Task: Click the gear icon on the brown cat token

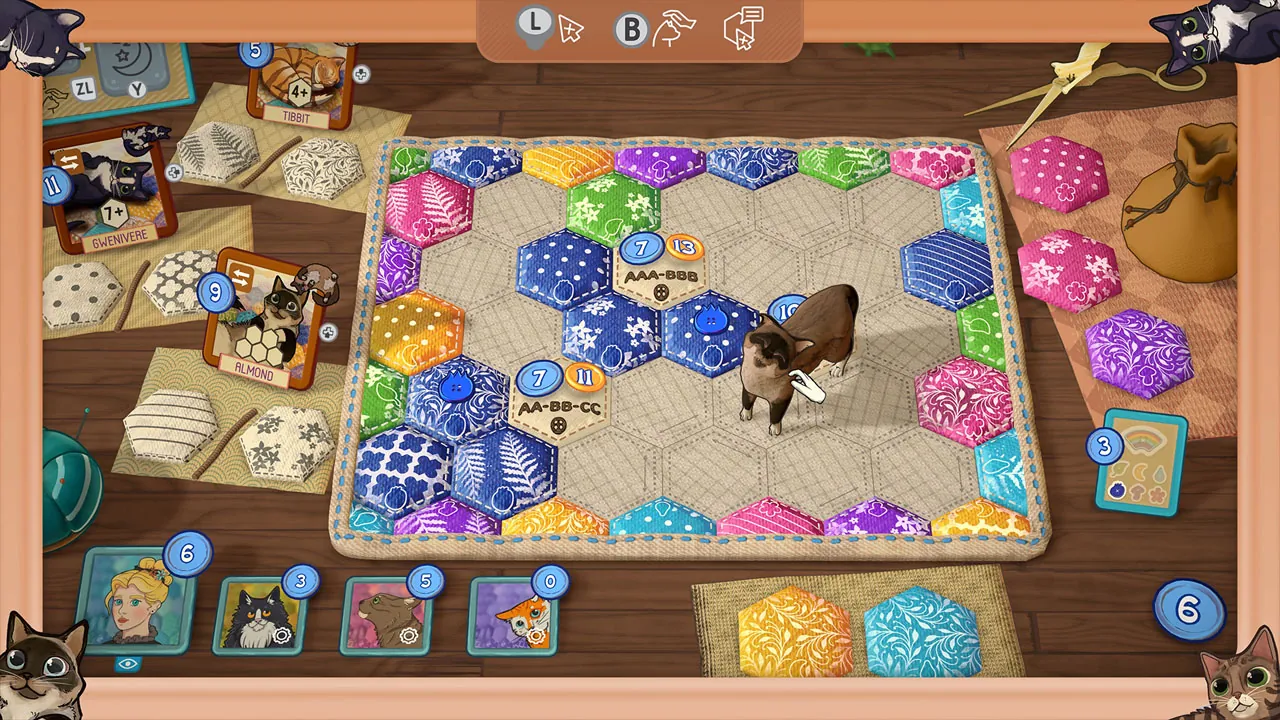Action: (x=408, y=635)
